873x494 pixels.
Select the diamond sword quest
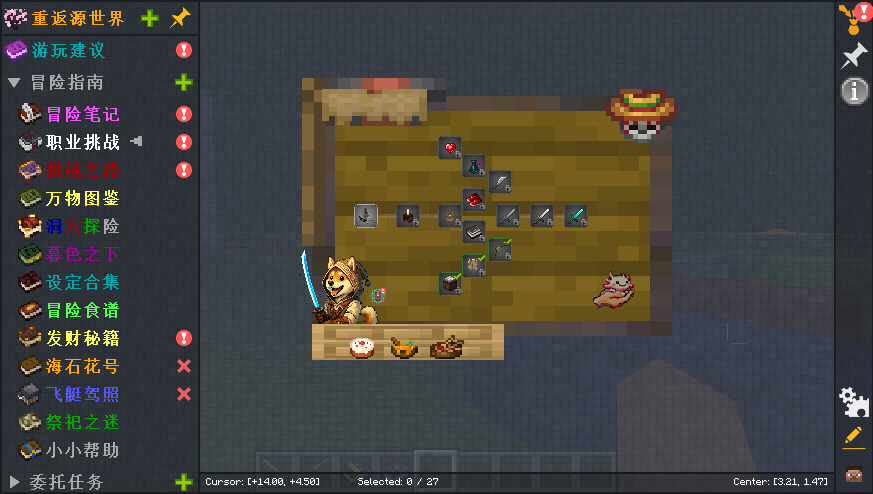575,215
